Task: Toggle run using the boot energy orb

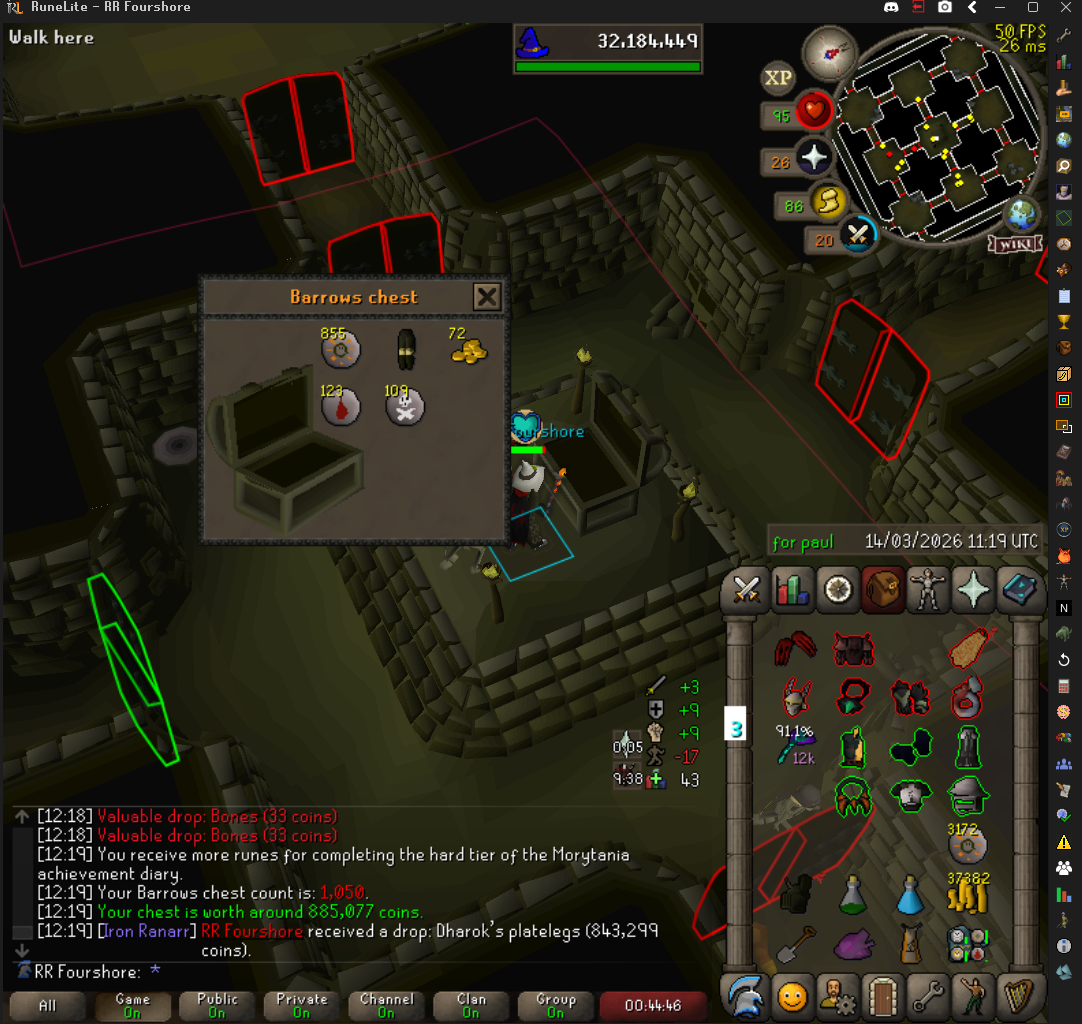Action: pyautogui.click(x=829, y=203)
